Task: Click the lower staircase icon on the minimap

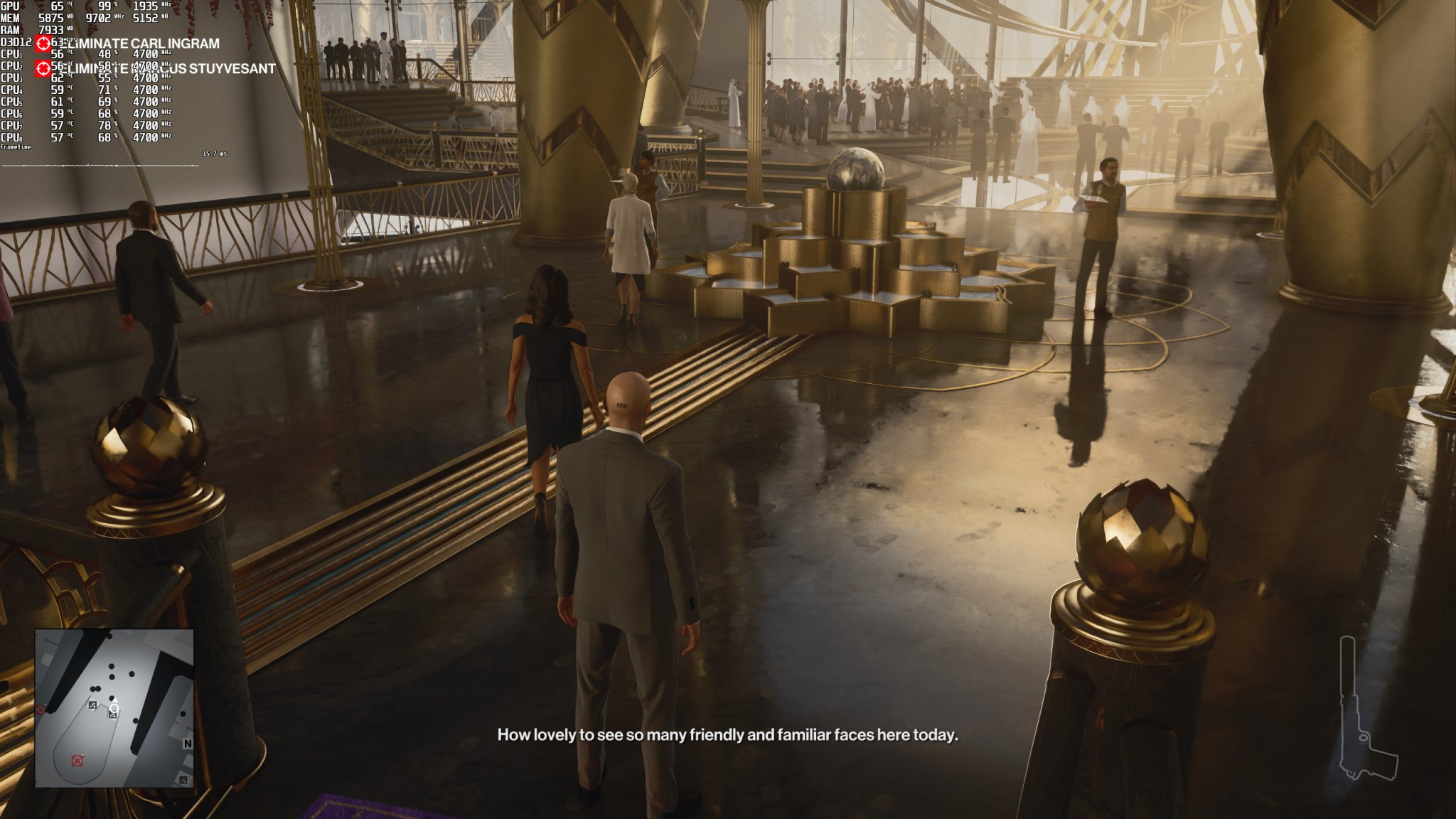Action: 113,716
